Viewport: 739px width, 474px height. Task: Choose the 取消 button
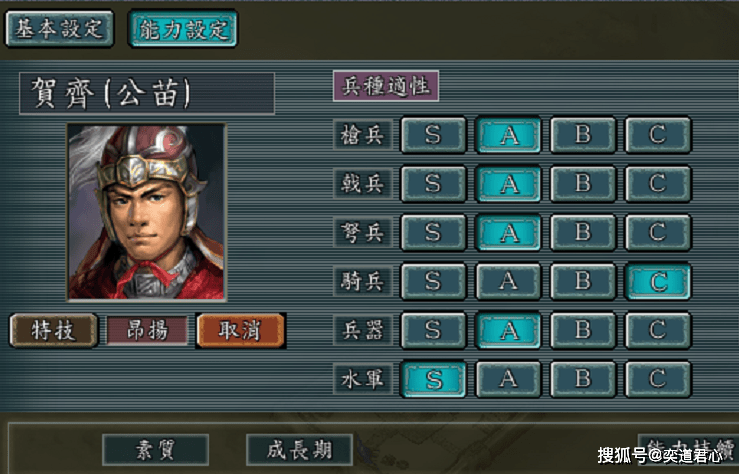240,330
